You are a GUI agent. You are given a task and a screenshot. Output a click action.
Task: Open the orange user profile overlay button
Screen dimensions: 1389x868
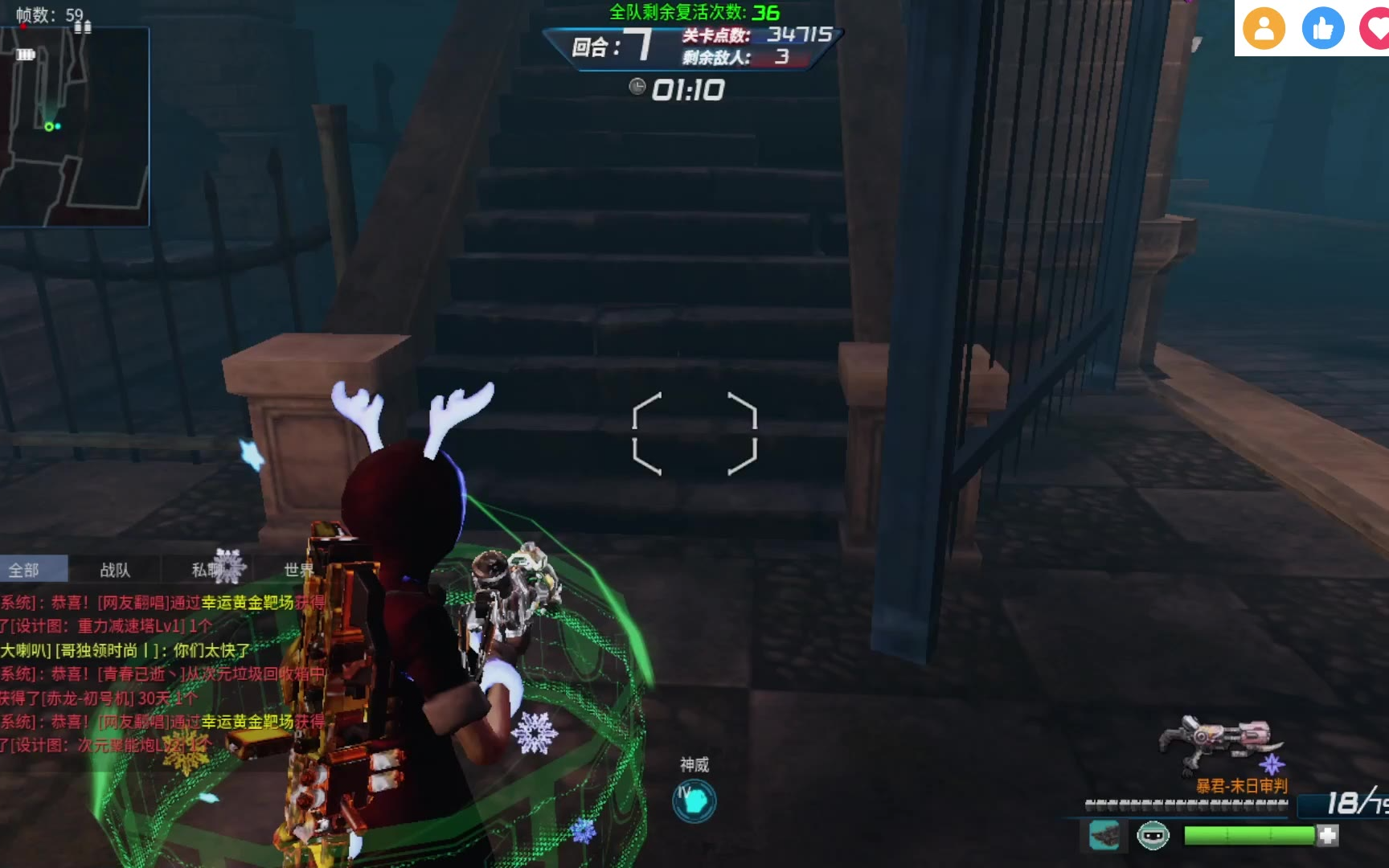tap(1264, 28)
